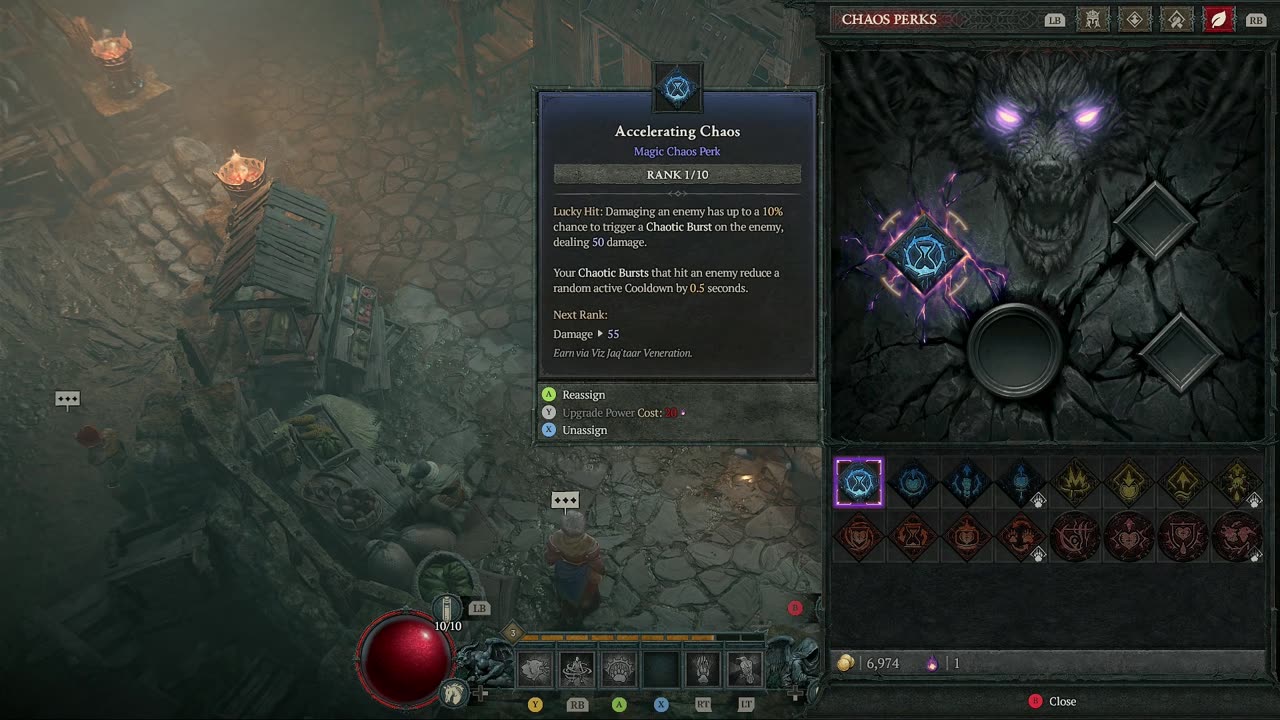Unassign the Accelerating Chaos perk
Image resolution: width=1280 pixels, height=720 pixels.
[x=584, y=430]
